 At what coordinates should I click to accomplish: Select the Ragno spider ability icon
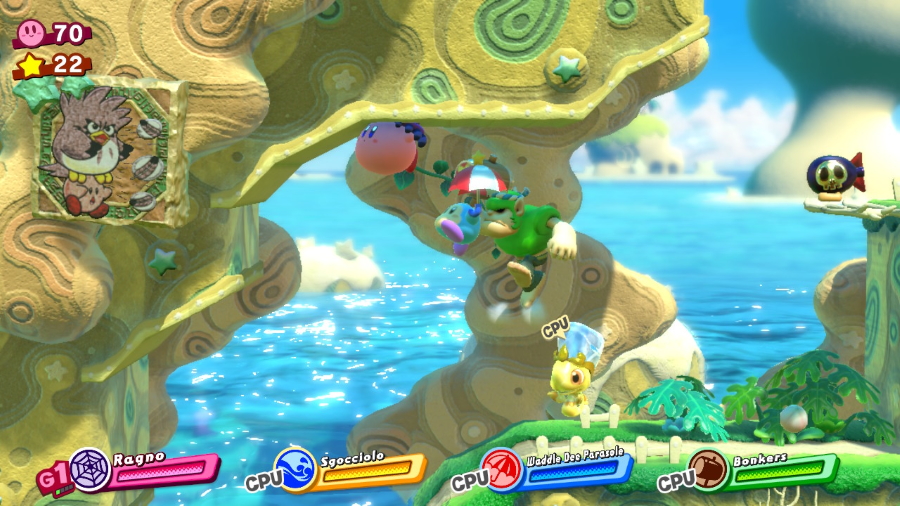tap(91, 468)
